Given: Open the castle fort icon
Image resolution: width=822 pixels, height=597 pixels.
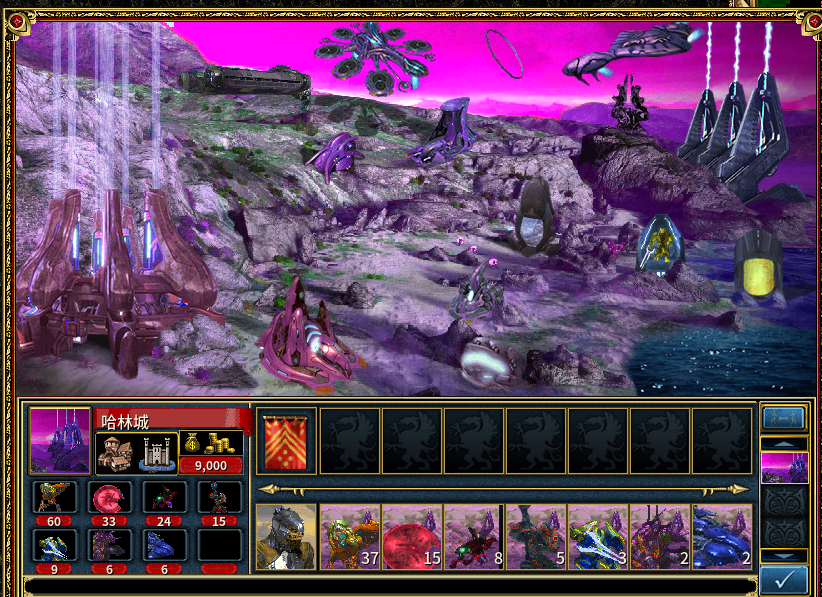Looking at the screenshot, I should pyautogui.click(x=158, y=452).
